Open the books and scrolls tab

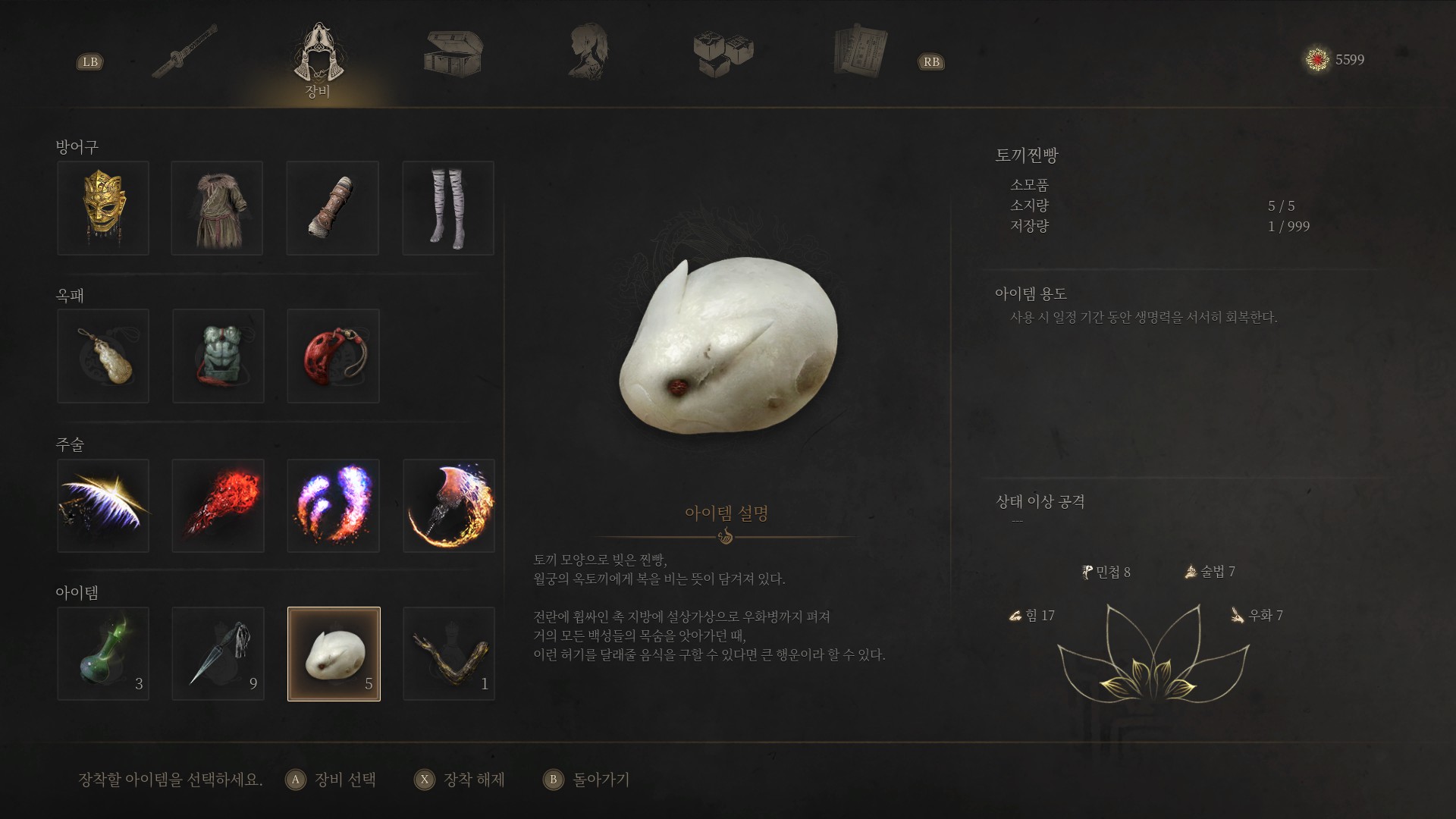point(860,52)
